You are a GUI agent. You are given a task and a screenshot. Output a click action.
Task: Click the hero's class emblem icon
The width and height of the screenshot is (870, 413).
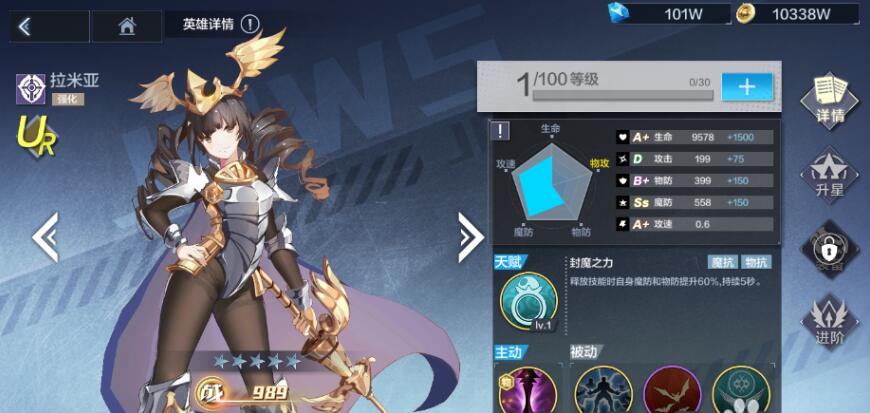coord(30,89)
